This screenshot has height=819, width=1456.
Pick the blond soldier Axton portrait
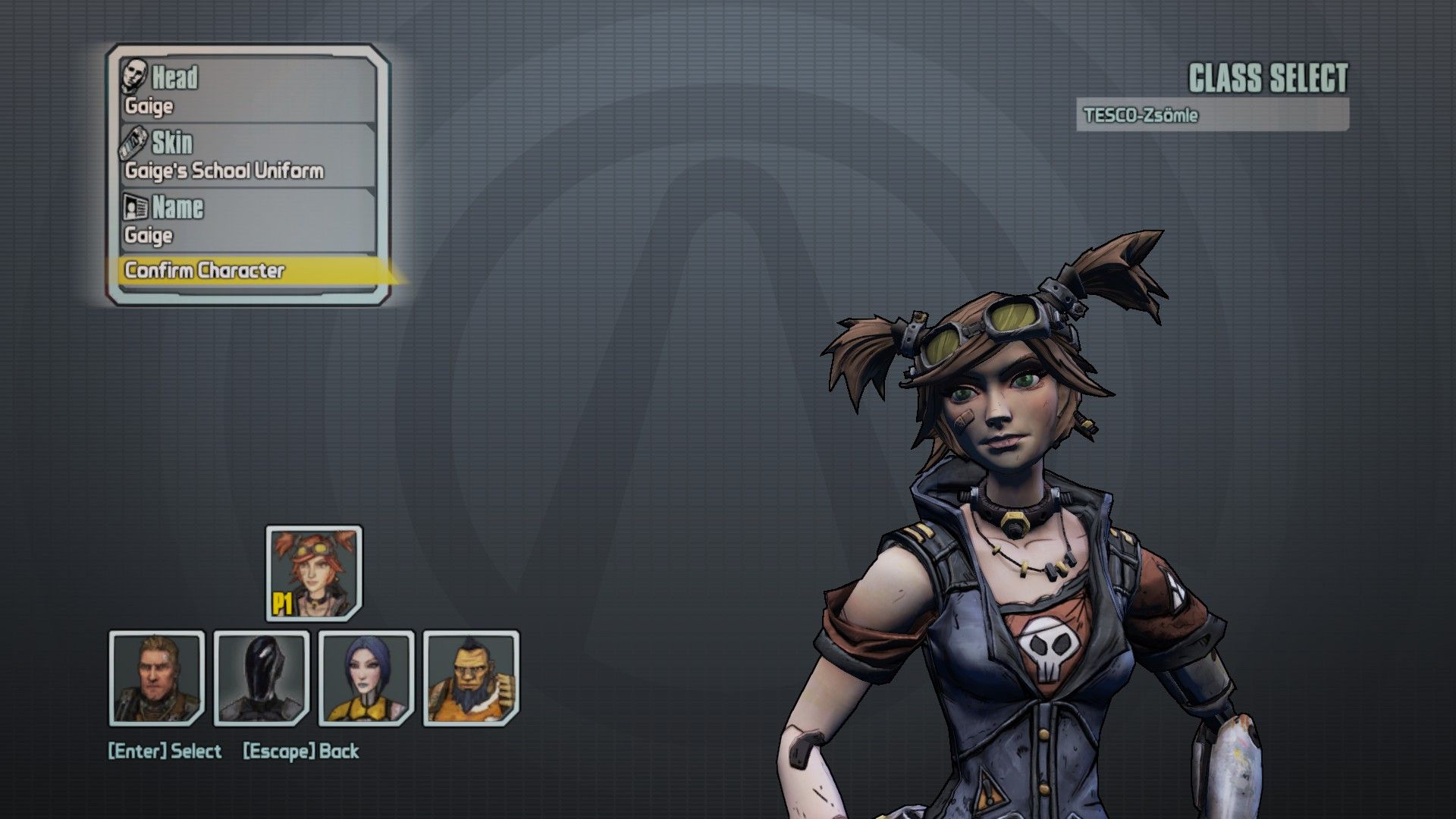click(157, 678)
